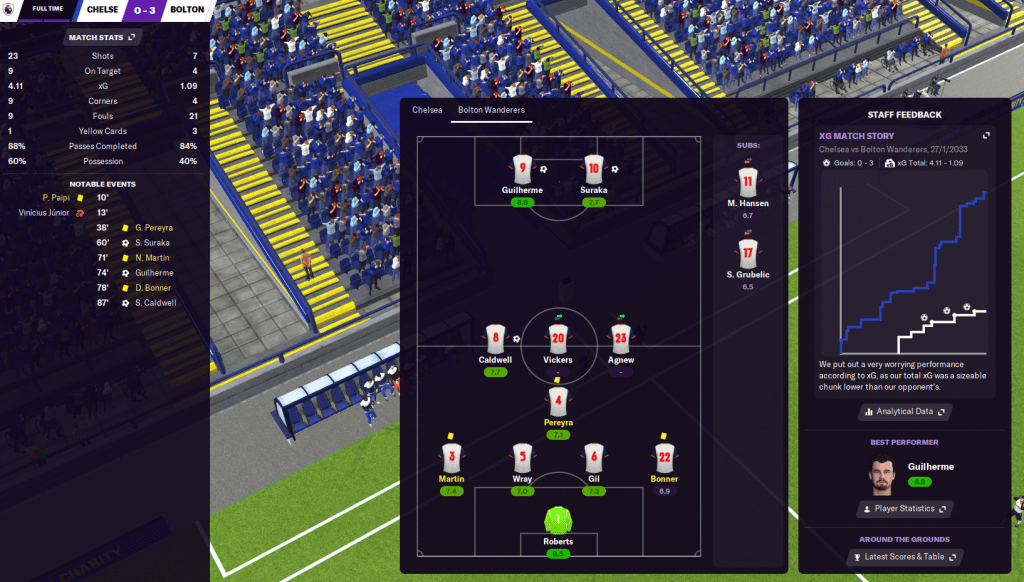Viewport: 1024px width, 582px height.
Task: Open the Match Stats panel
Action: (104, 37)
